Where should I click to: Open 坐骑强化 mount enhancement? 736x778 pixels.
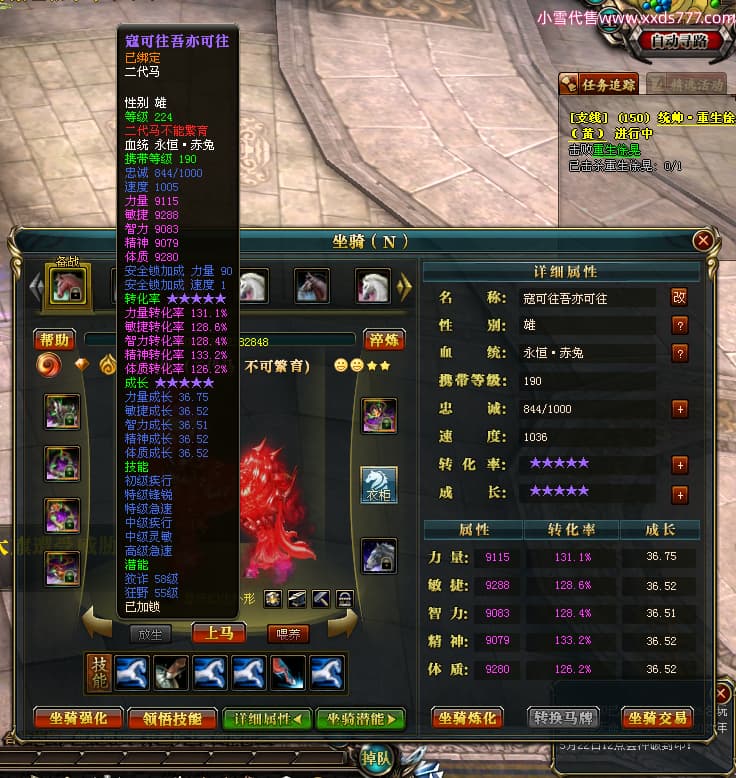tap(78, 718)
